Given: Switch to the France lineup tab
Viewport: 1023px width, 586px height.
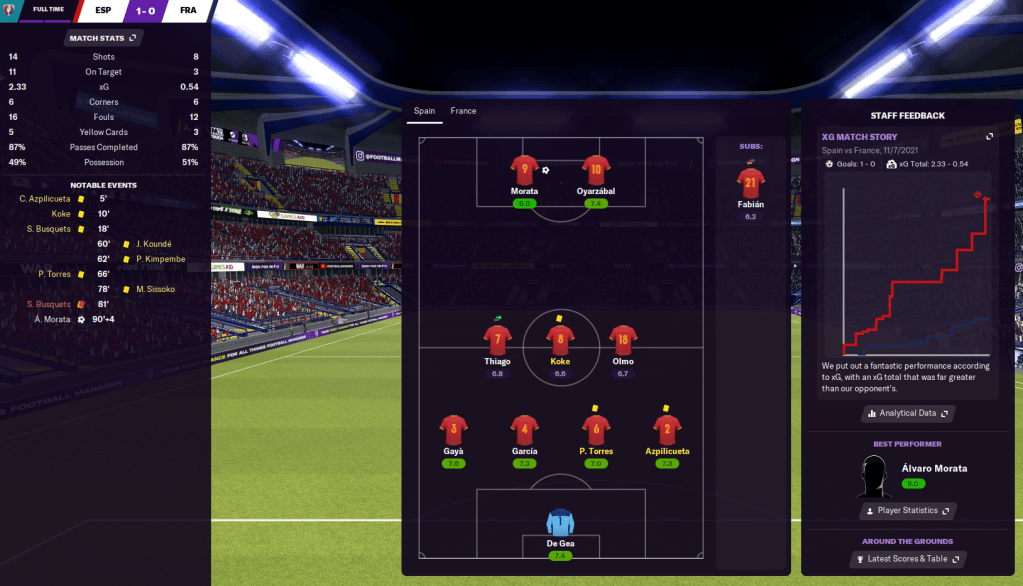Looking at the screenshot, I should point(463,111).
